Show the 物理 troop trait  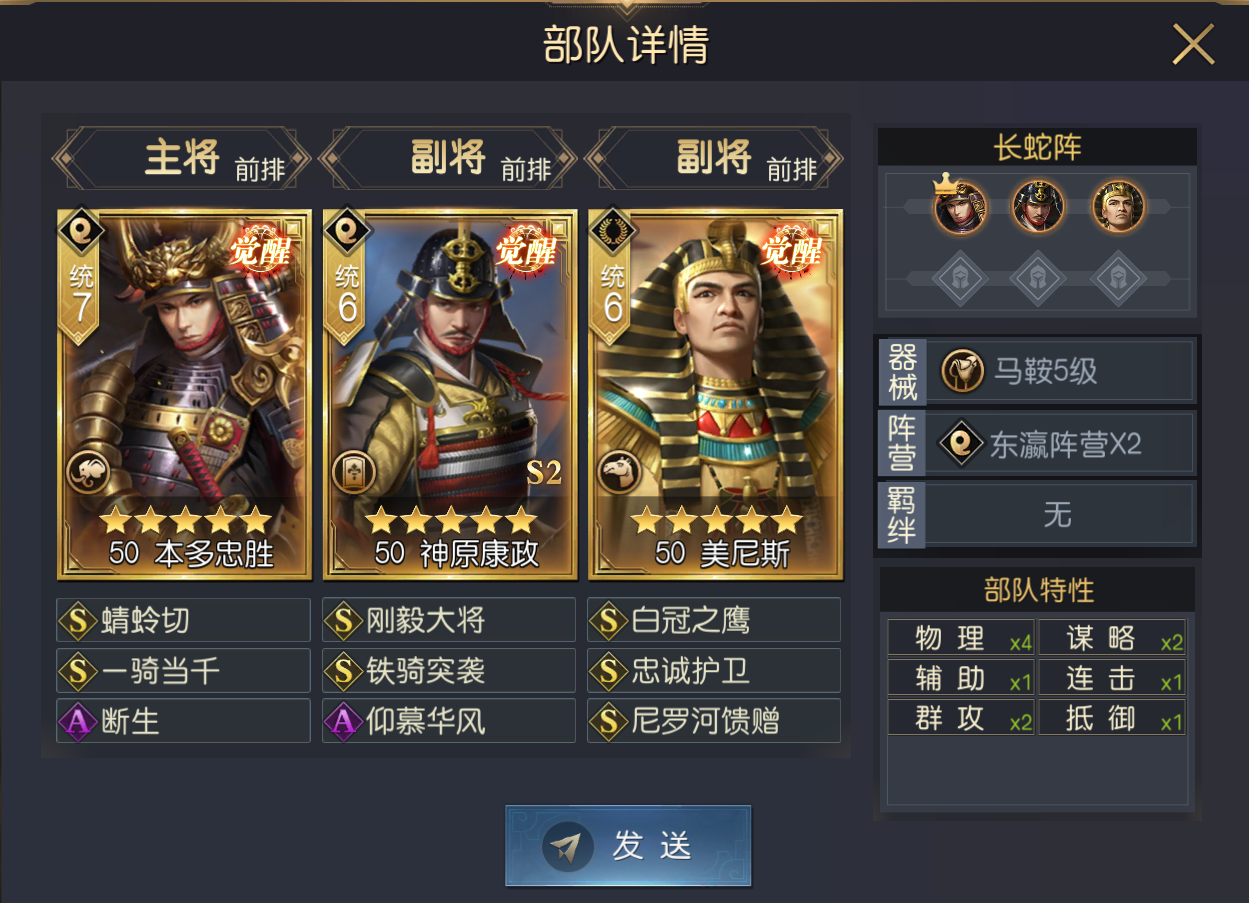[961, 638]
